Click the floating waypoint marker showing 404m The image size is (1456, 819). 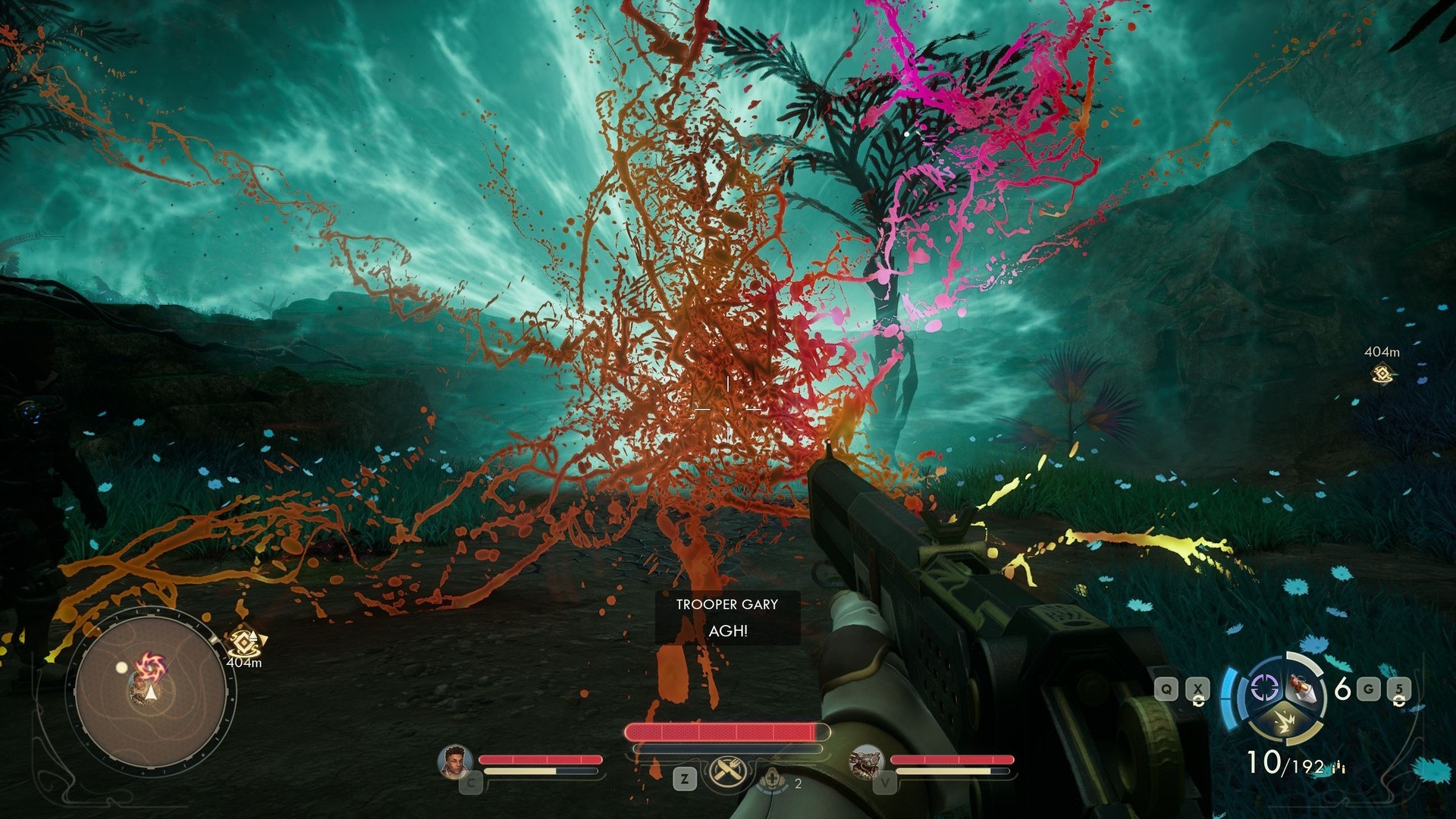pos(1382,373)
